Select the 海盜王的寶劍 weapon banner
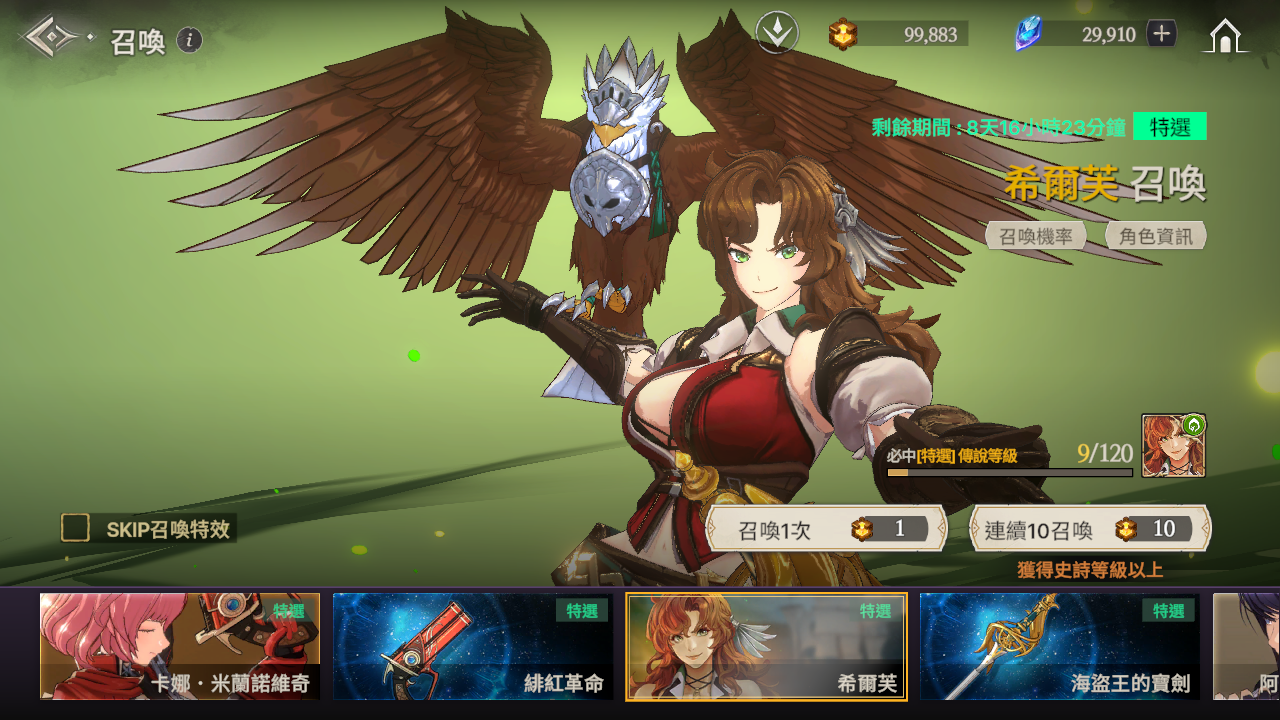Viewport: 1280px width, 720px height. coord(1060,646)
